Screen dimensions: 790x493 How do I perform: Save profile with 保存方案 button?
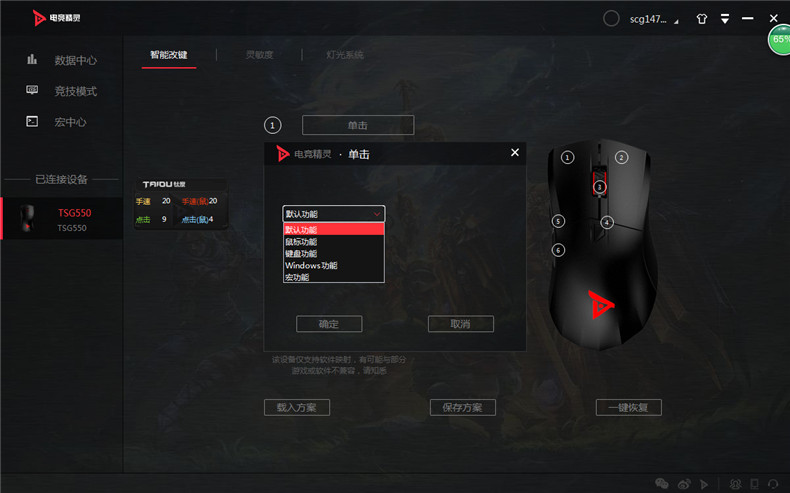tap(463, 408)
